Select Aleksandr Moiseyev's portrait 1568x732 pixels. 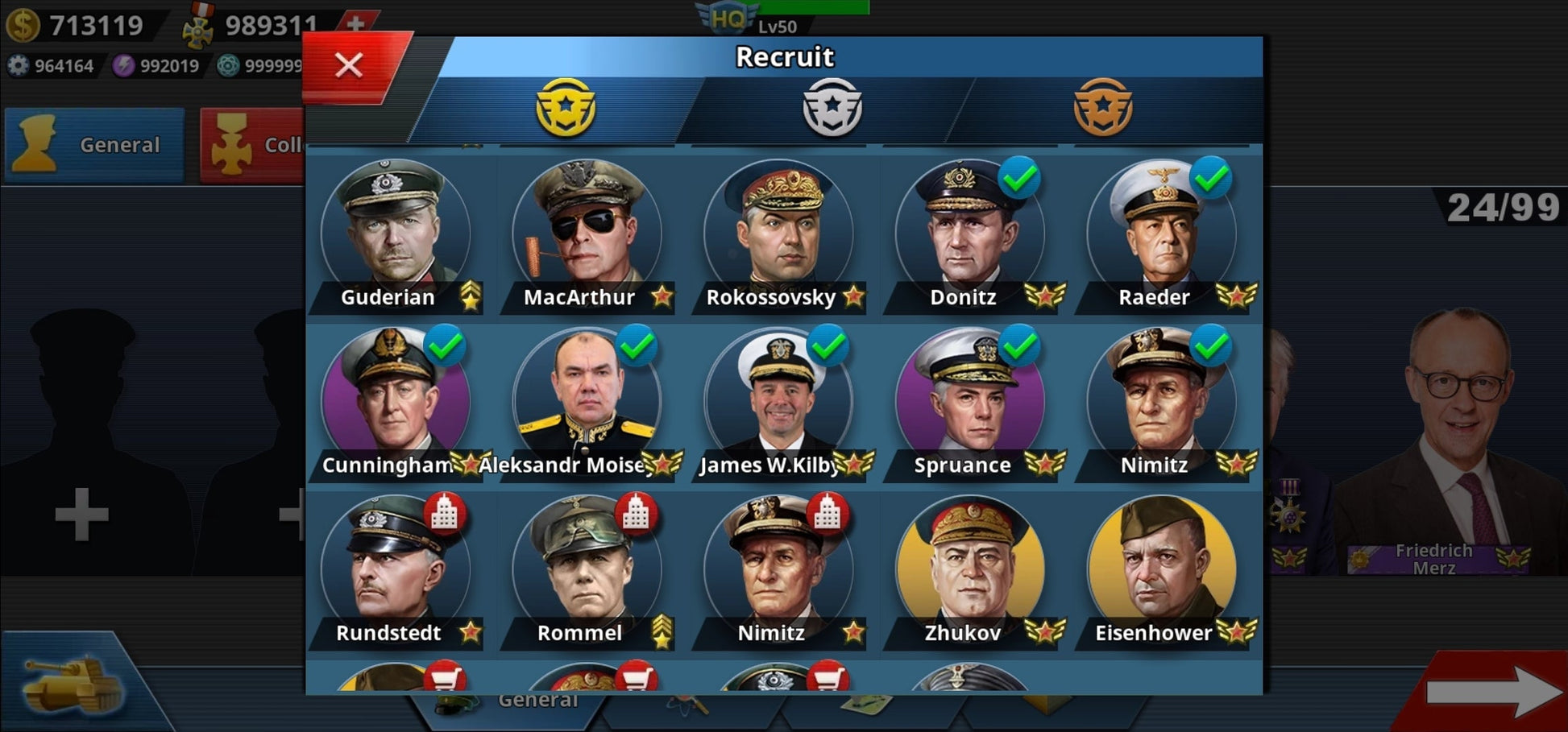587,401
